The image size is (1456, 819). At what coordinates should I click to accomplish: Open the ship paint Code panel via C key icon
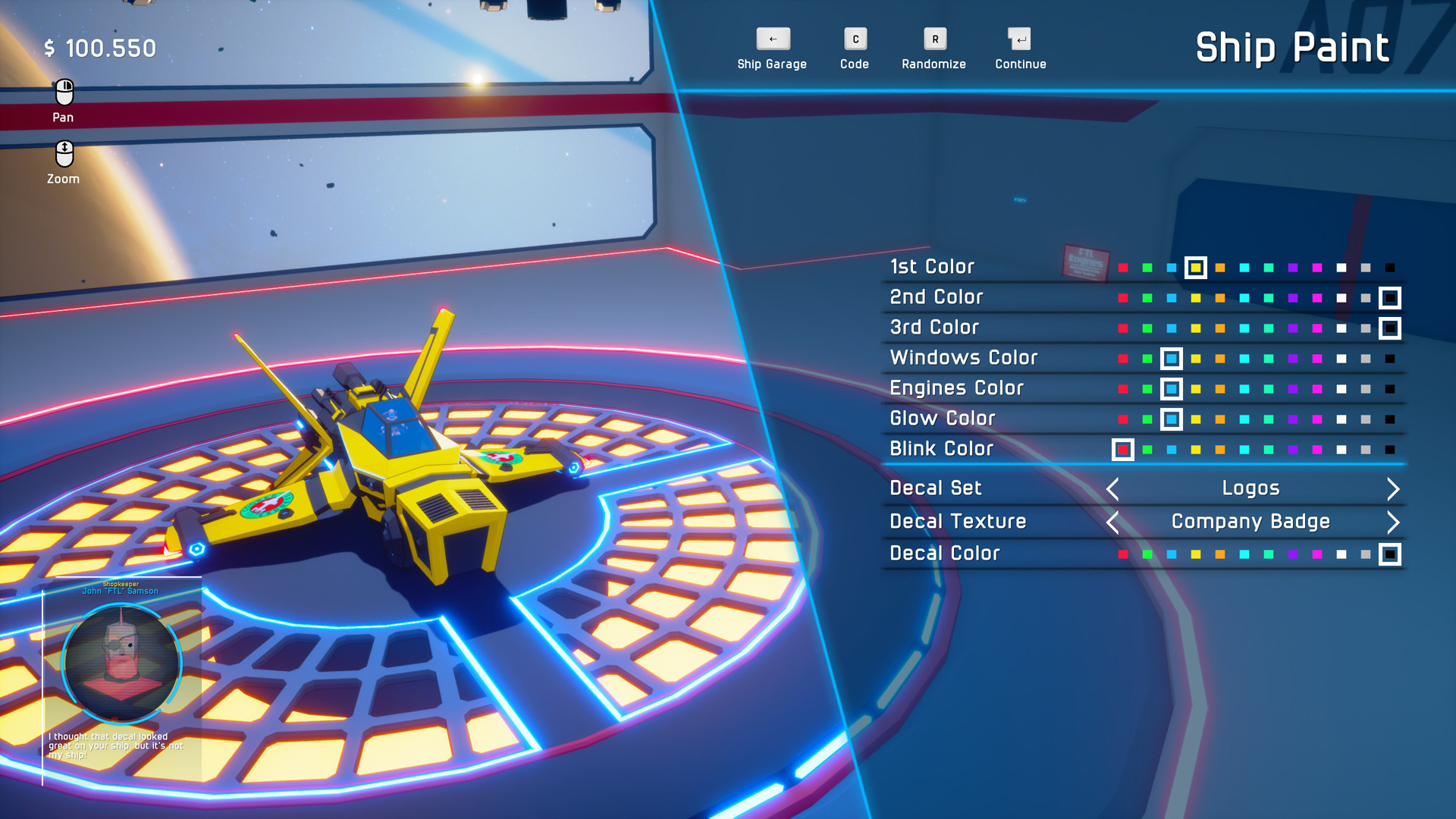point(855,39)
